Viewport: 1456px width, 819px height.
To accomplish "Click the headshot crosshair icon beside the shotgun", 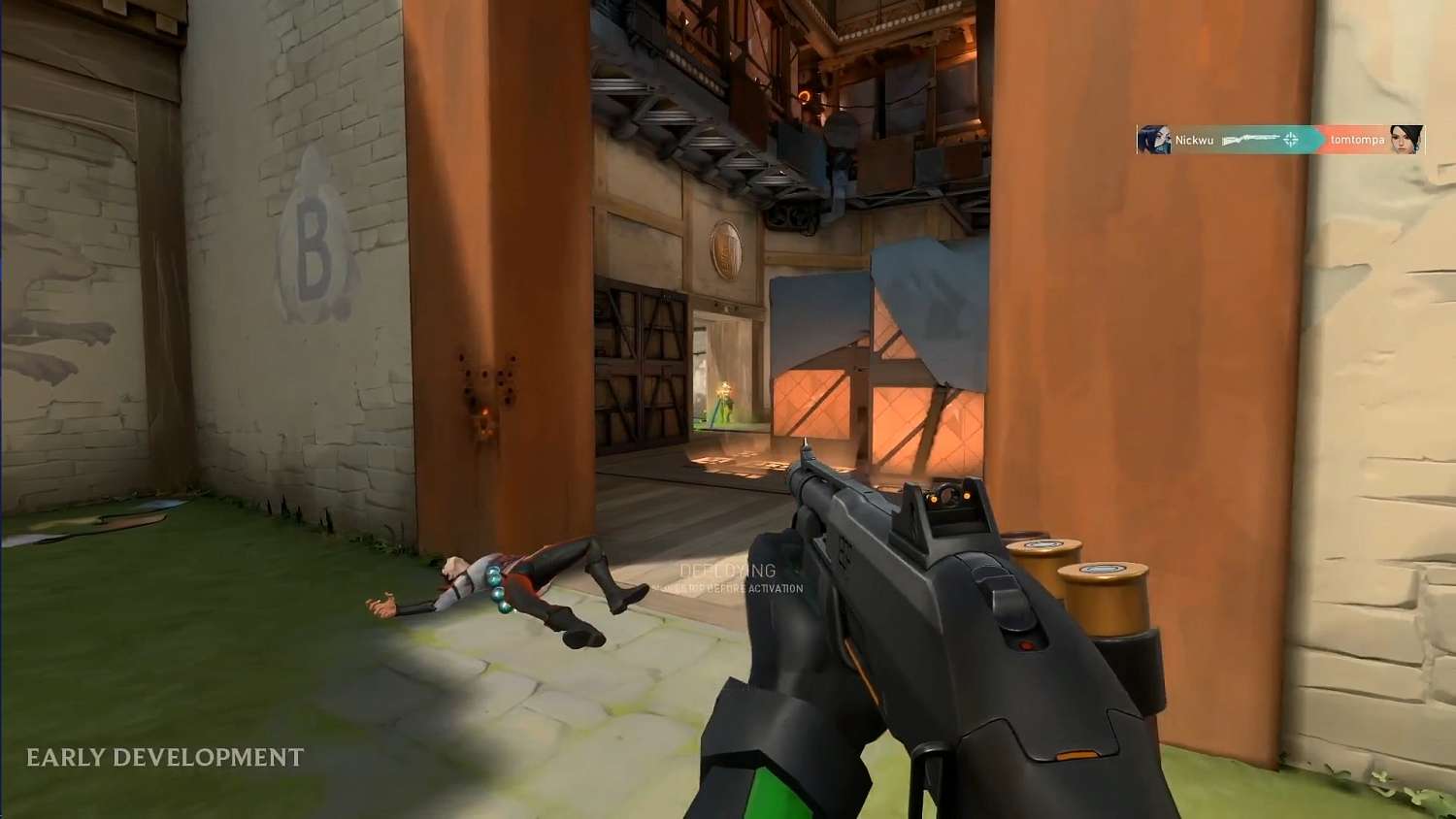I will [x=1291, y=140].
